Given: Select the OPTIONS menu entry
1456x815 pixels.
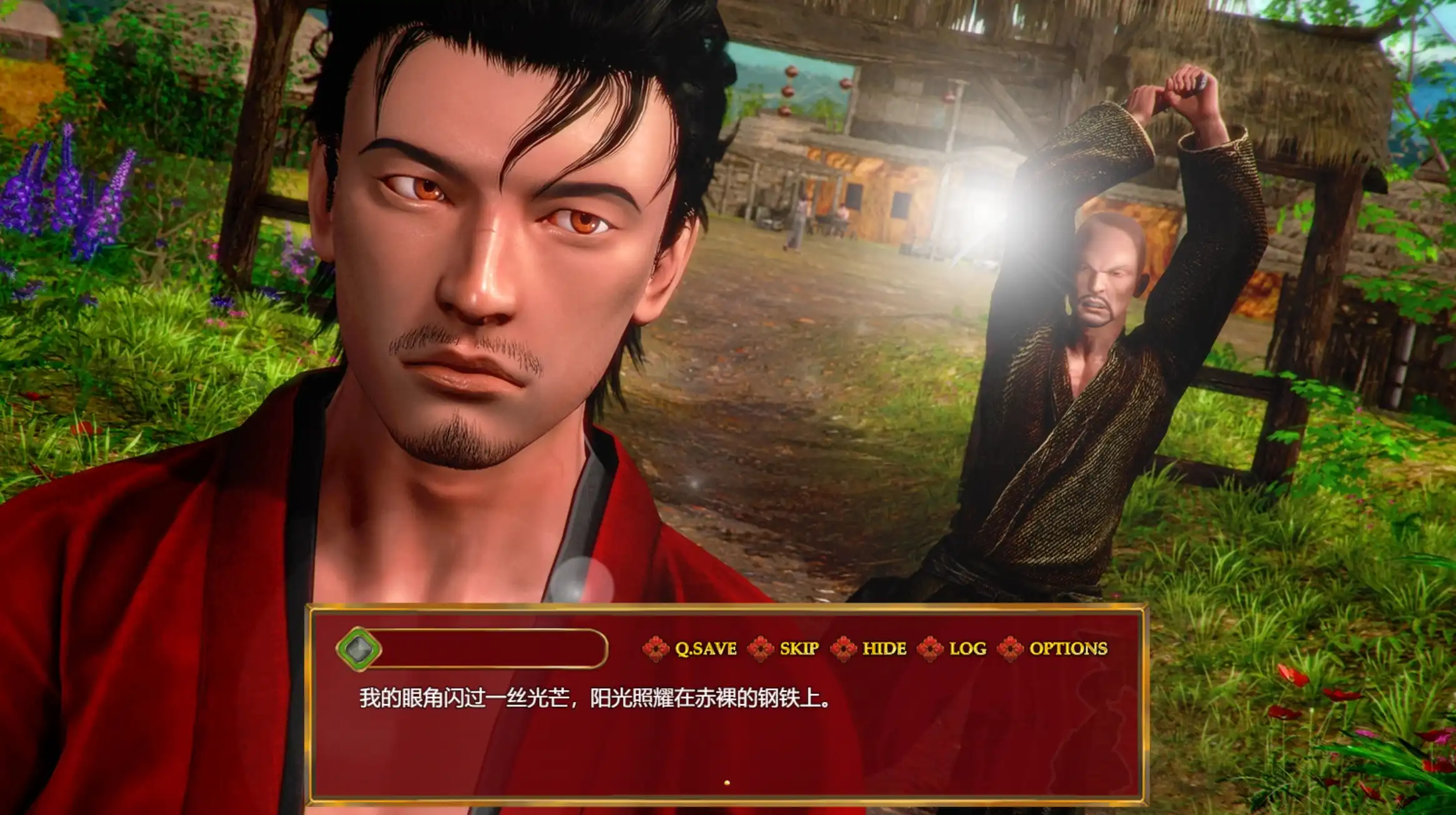Looking at the screenshot, I should pos(1071,650).
